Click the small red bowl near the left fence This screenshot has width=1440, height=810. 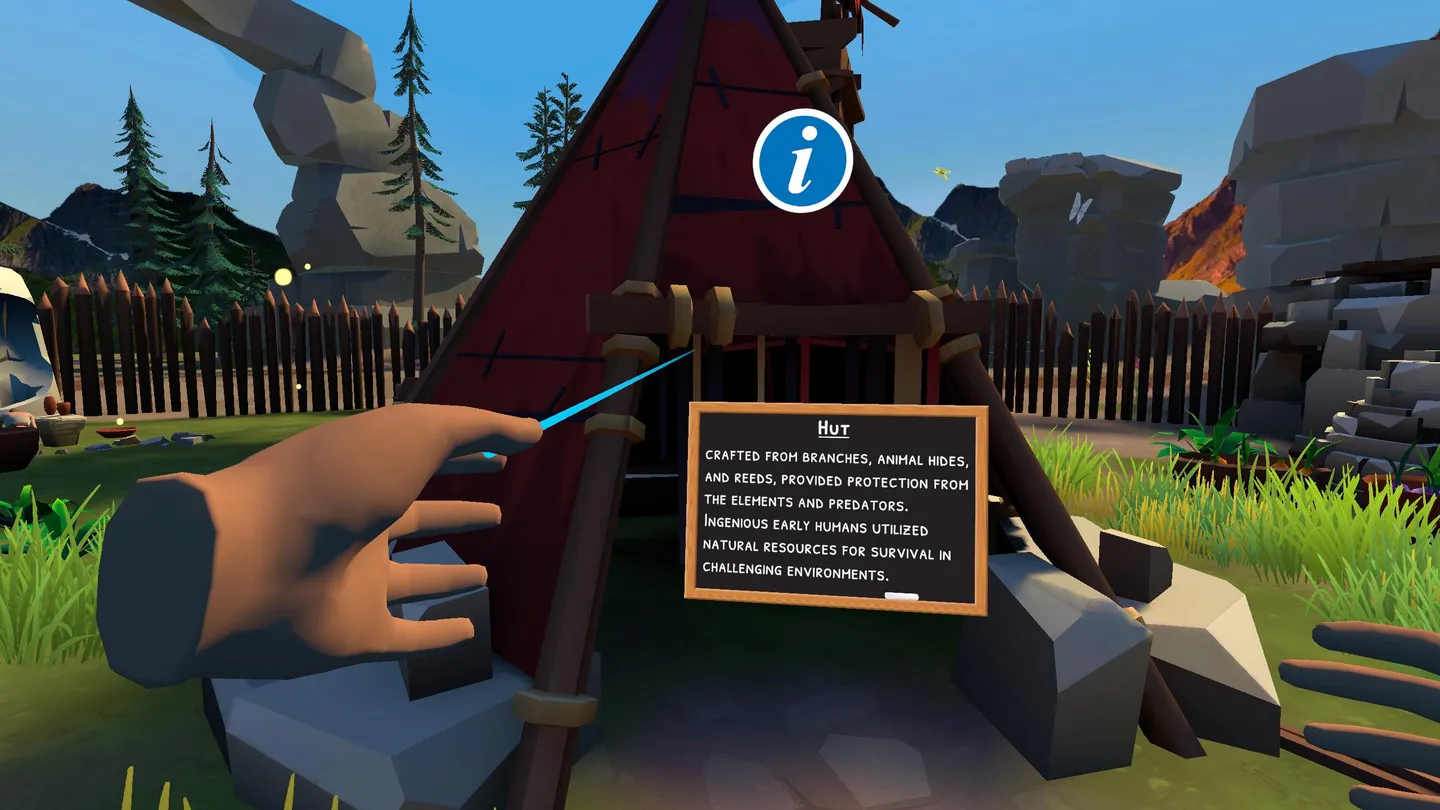[115, 432]
